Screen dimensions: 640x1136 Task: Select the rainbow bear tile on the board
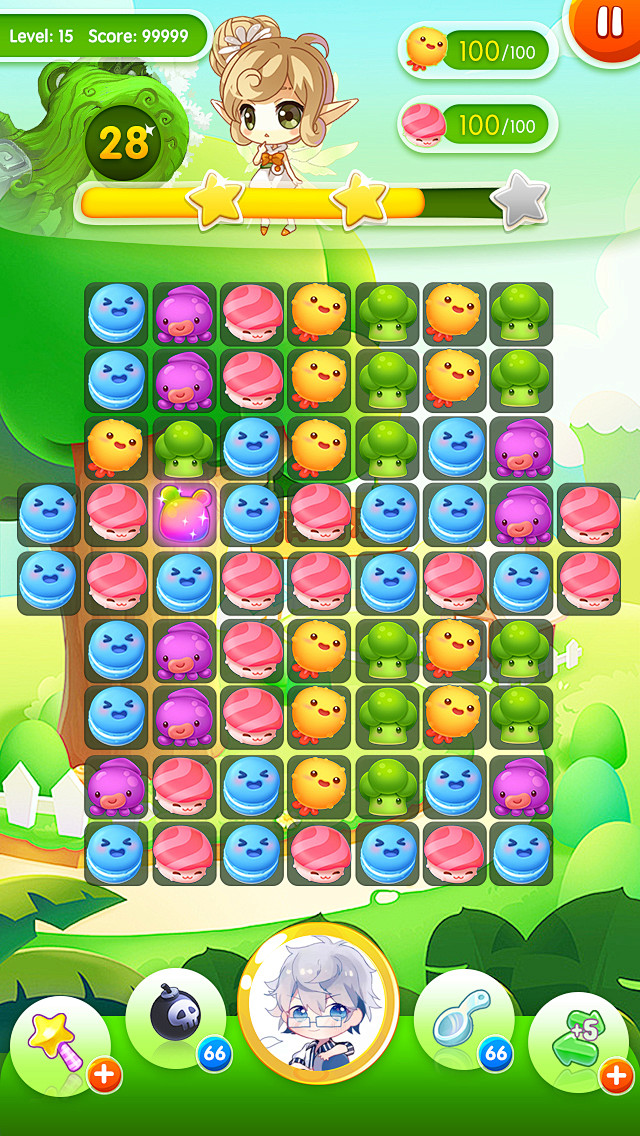click(182, 514)
